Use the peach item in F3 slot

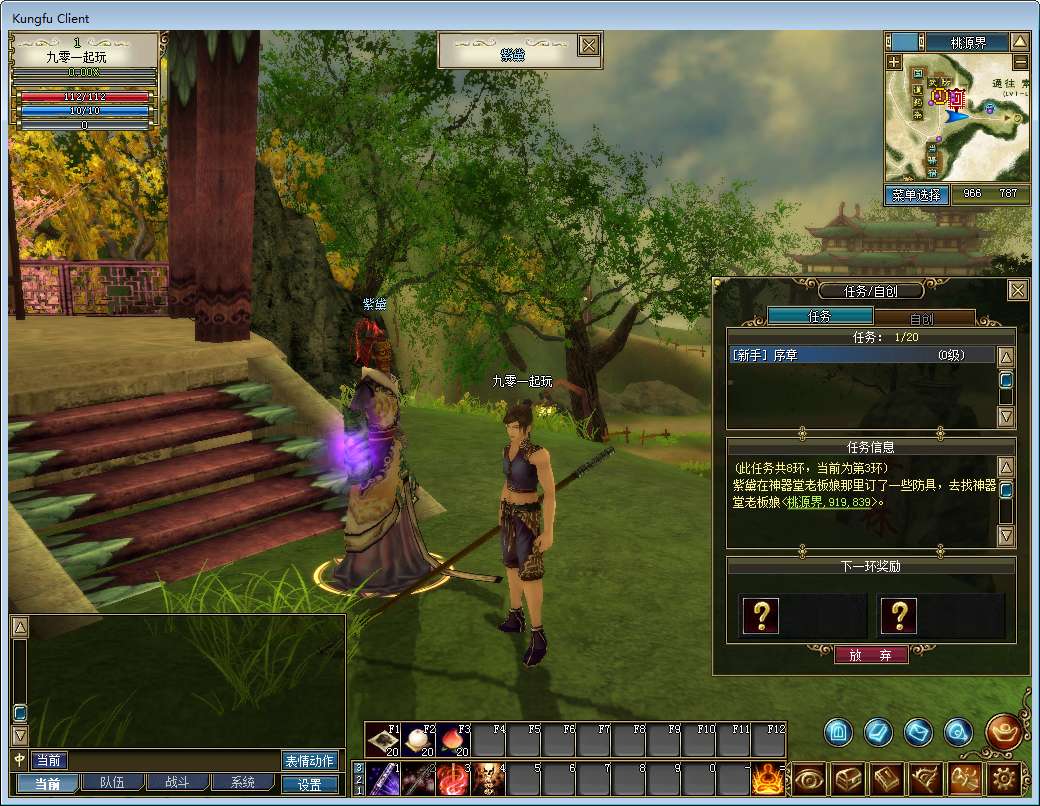tap(455, 740)
